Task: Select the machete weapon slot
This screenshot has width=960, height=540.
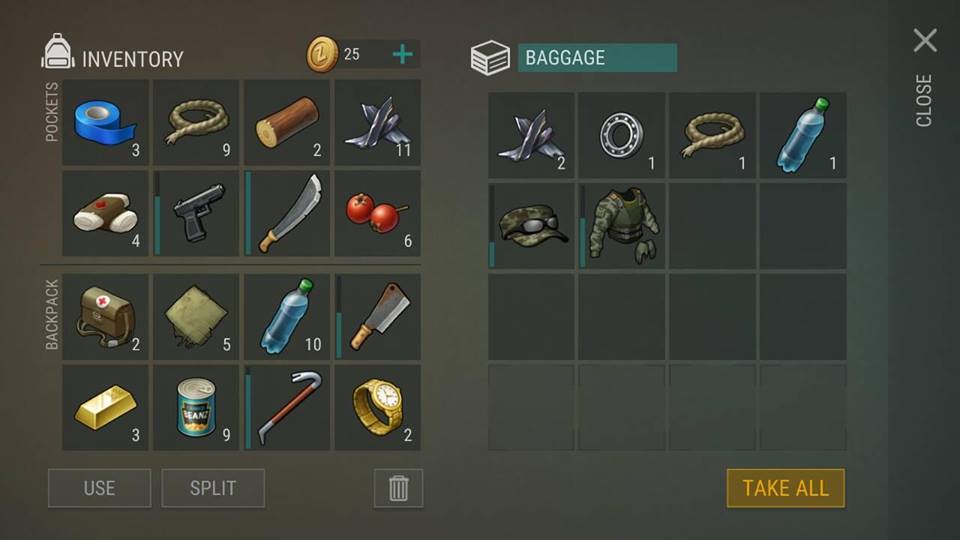Action: 286,213
